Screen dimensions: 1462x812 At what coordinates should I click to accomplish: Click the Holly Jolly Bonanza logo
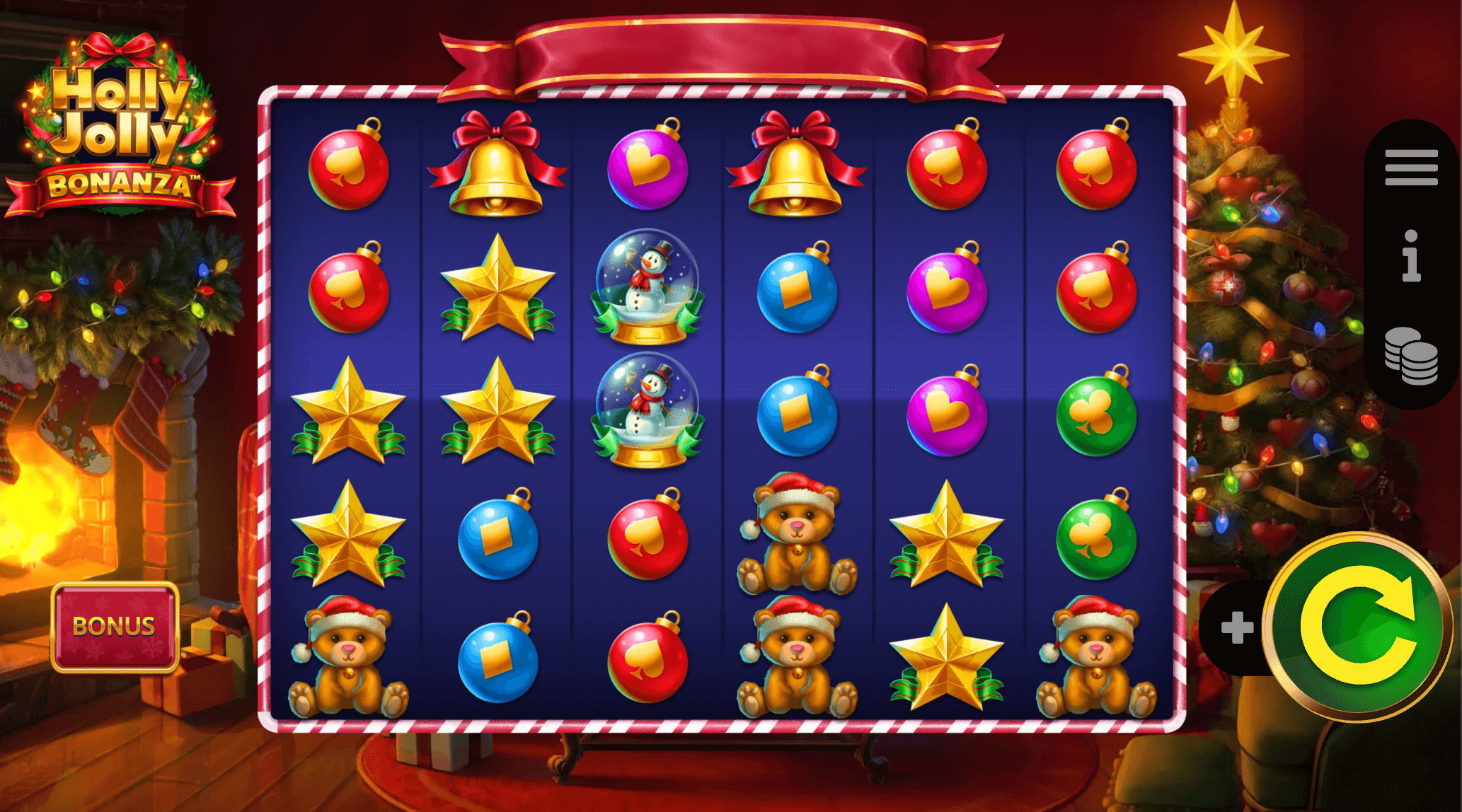pos(120,120)
